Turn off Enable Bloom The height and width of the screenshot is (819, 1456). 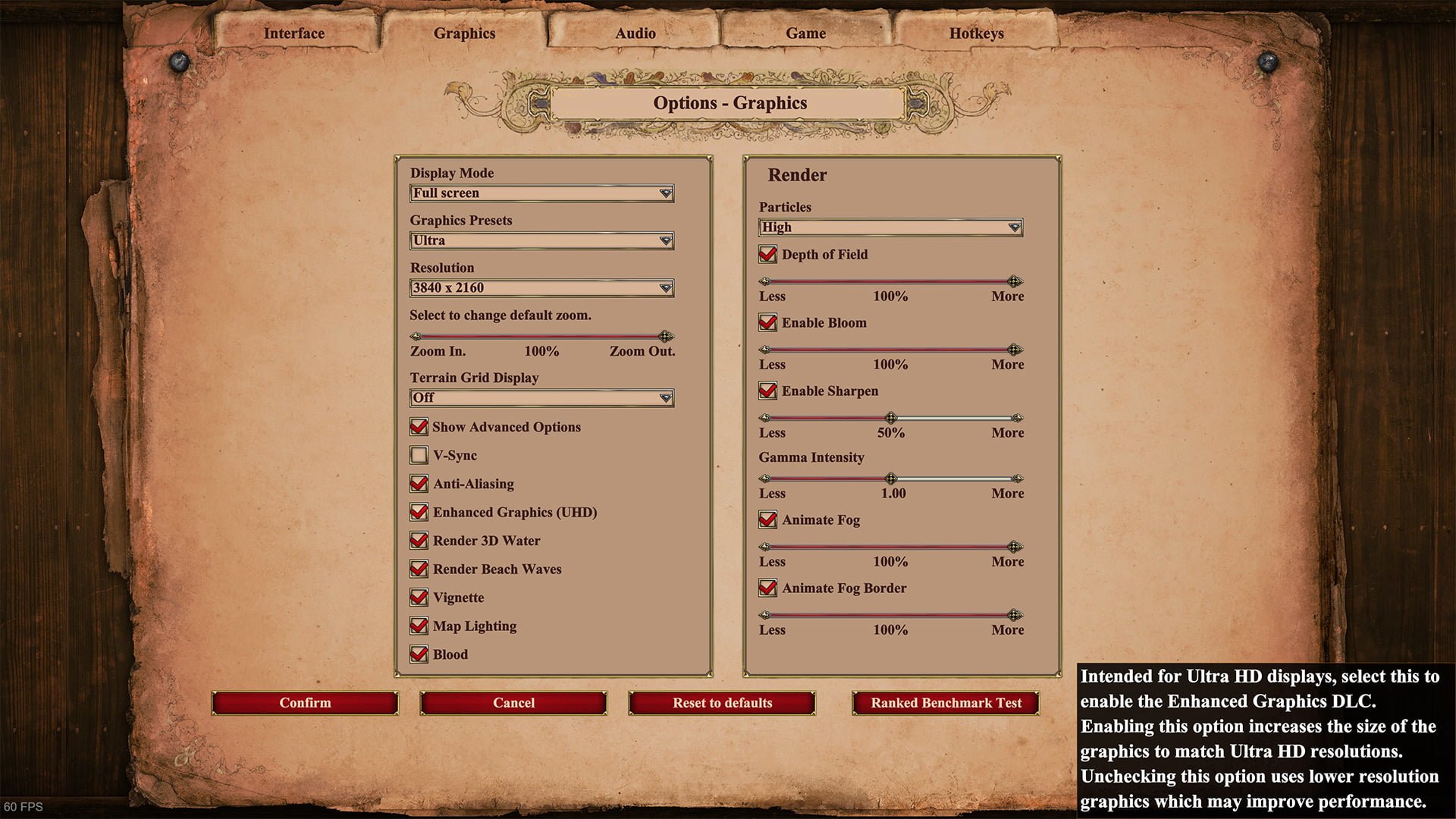click(767, 323)
